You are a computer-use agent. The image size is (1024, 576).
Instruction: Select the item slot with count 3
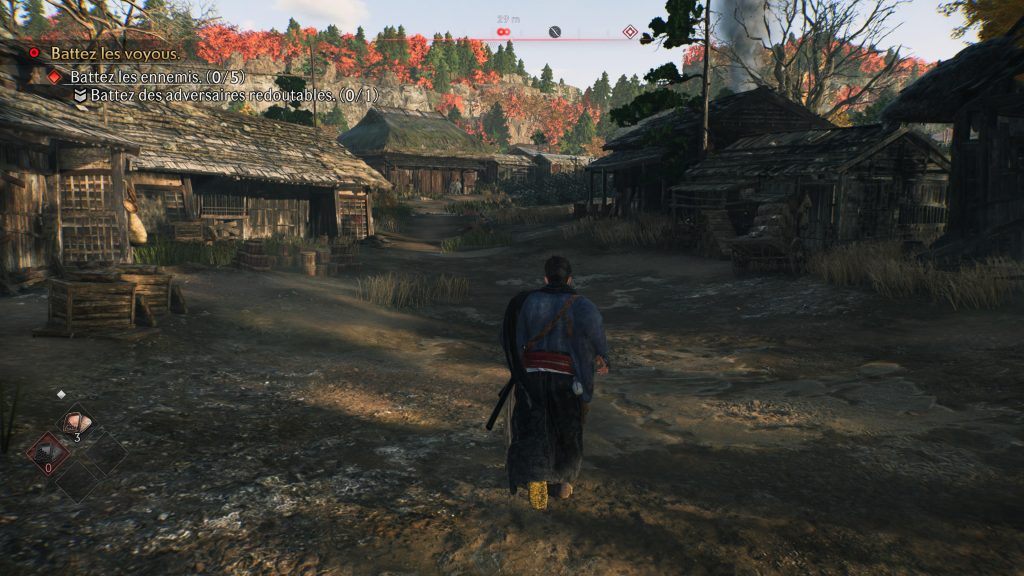(x=77, y=424)
